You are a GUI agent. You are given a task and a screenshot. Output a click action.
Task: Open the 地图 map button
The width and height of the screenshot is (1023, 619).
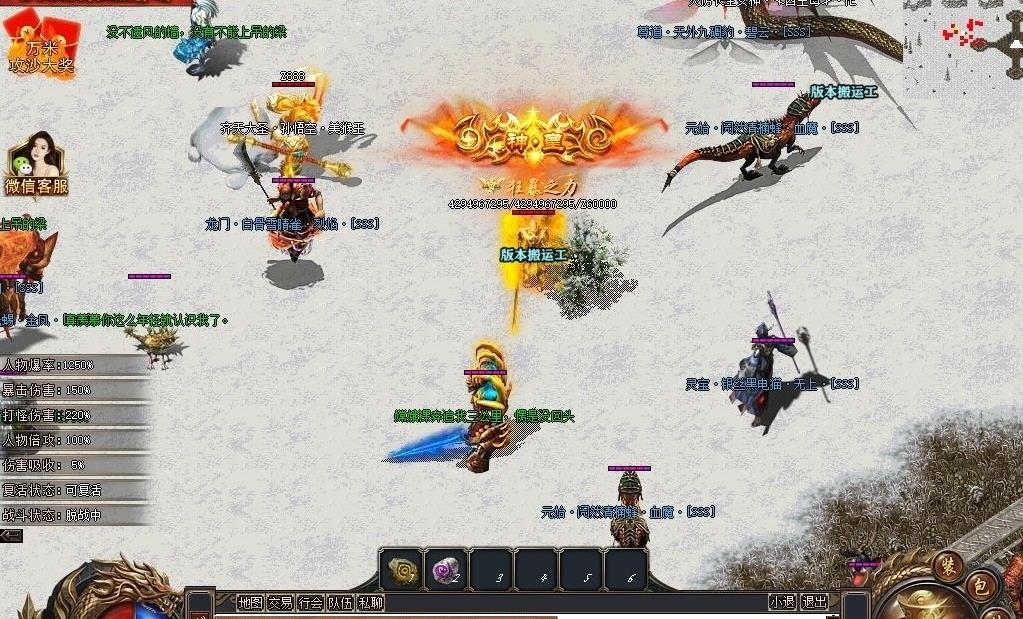click(x=250, y=602)
